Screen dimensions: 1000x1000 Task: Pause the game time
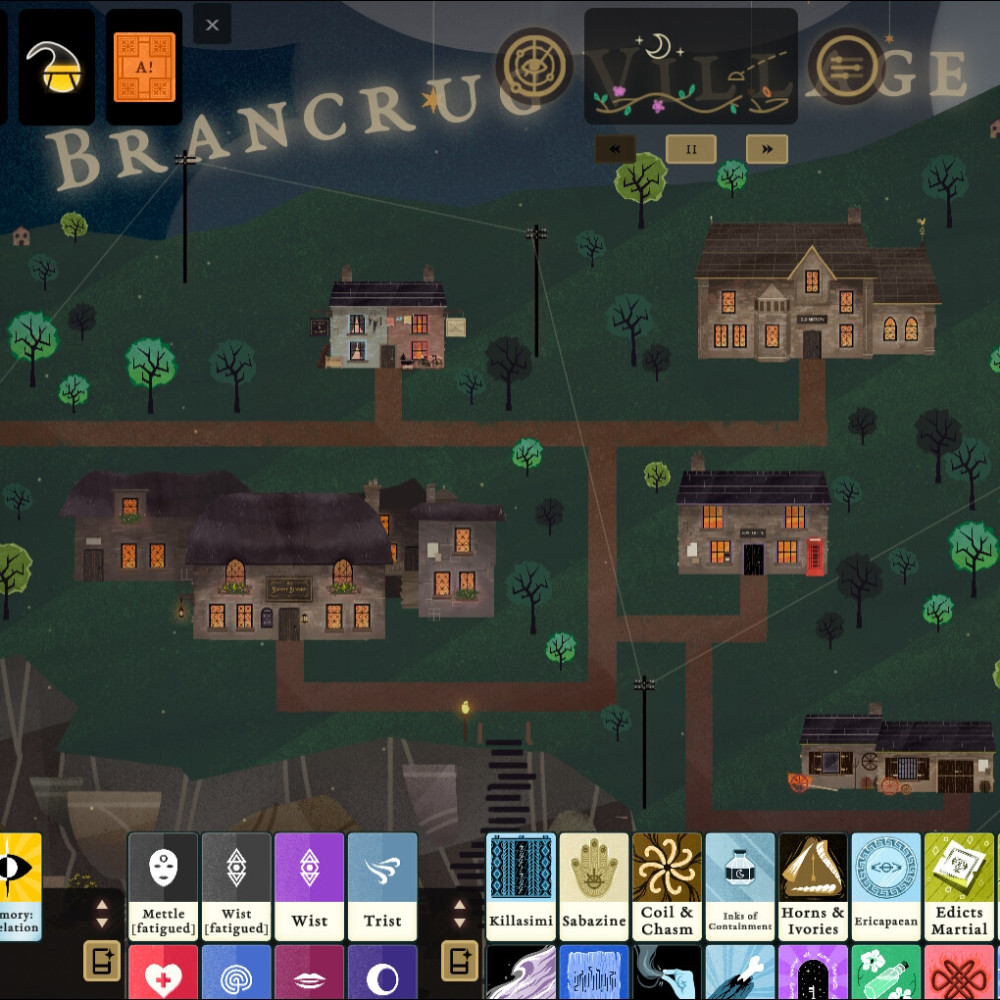pyautogui.click(x=691, y=149)
